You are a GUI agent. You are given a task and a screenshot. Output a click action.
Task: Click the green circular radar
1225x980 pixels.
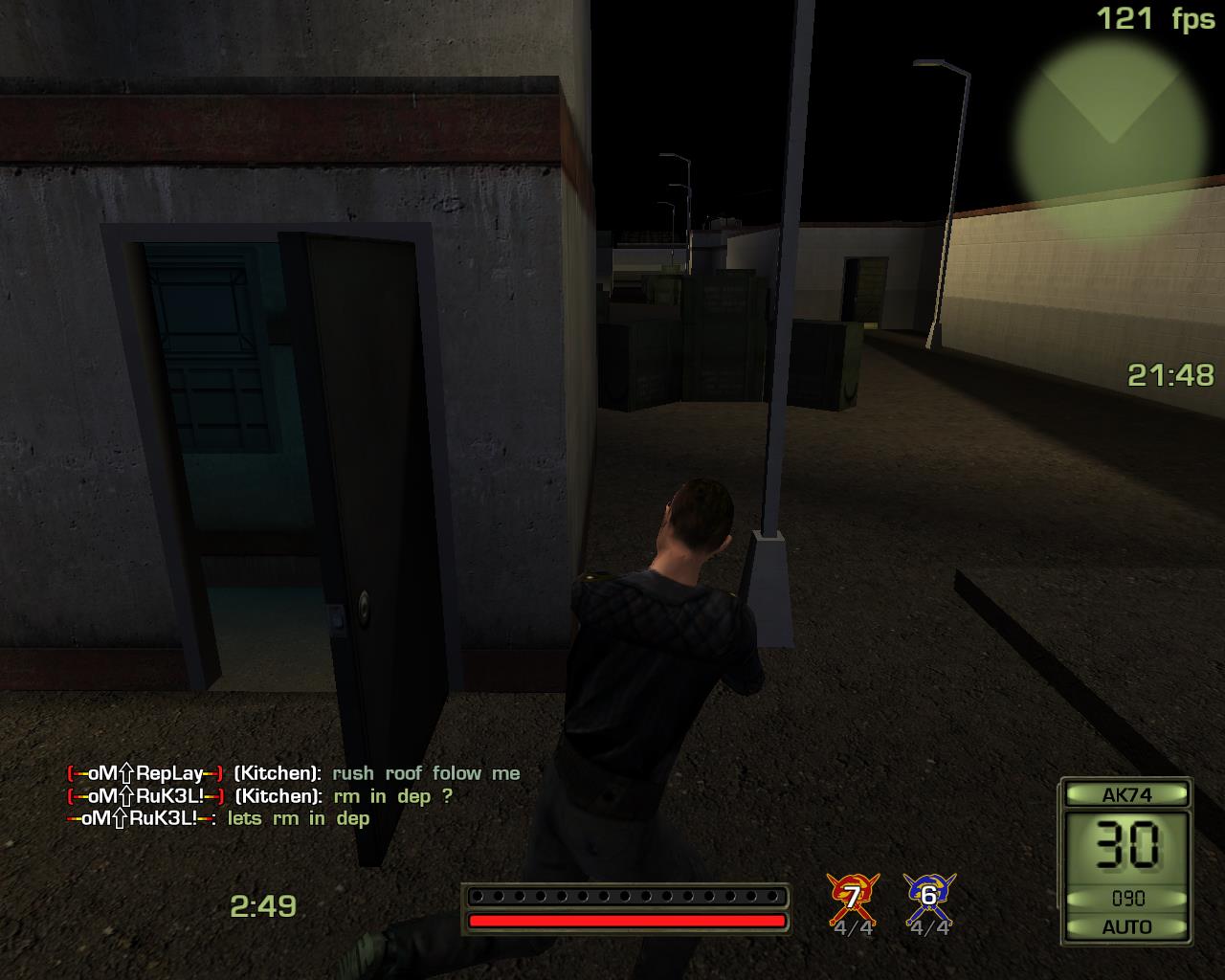(1110, 132)
